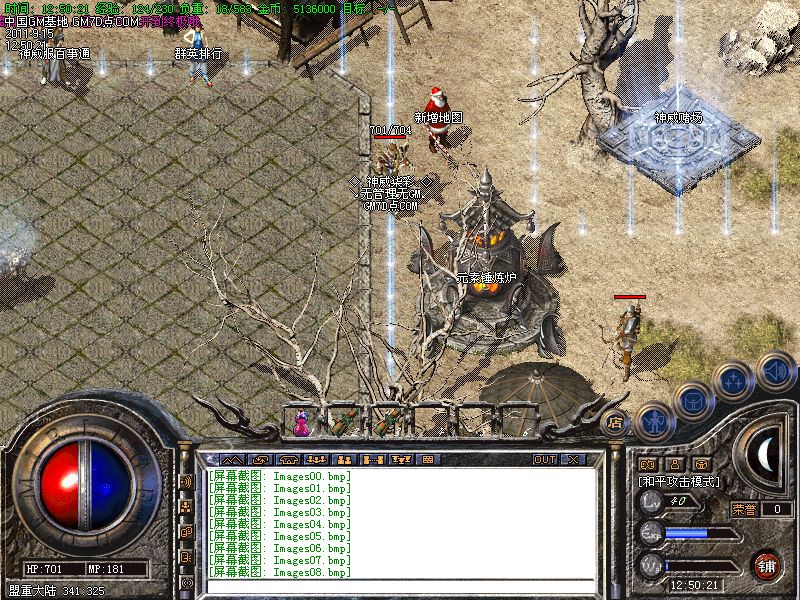The image size is (800, 600).
Task: Click the red 铺 stall button
Action: click(766, 564)
